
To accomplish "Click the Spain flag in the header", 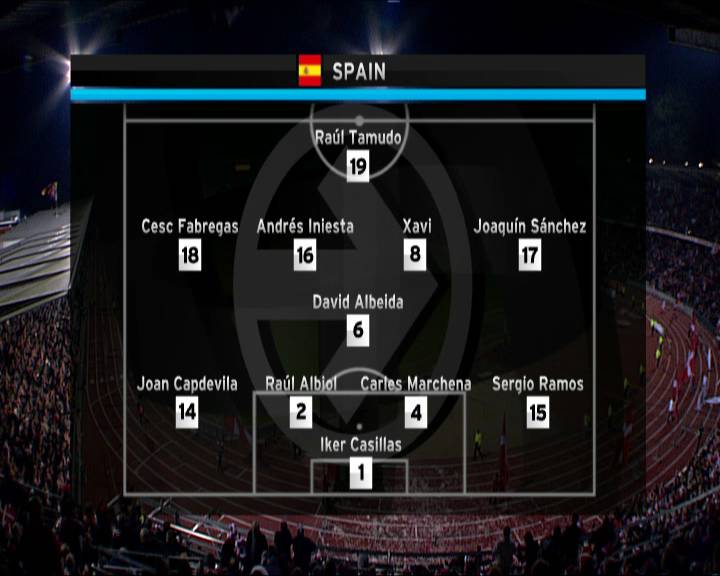I will point(310,70).
